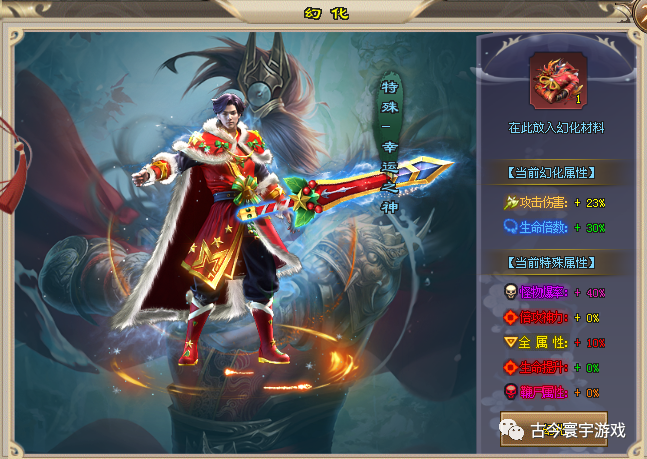Image resolution: width=647 pixels, height=459 pixels.
Task: Select the red costume material slot
Action: tap(555, 80)
